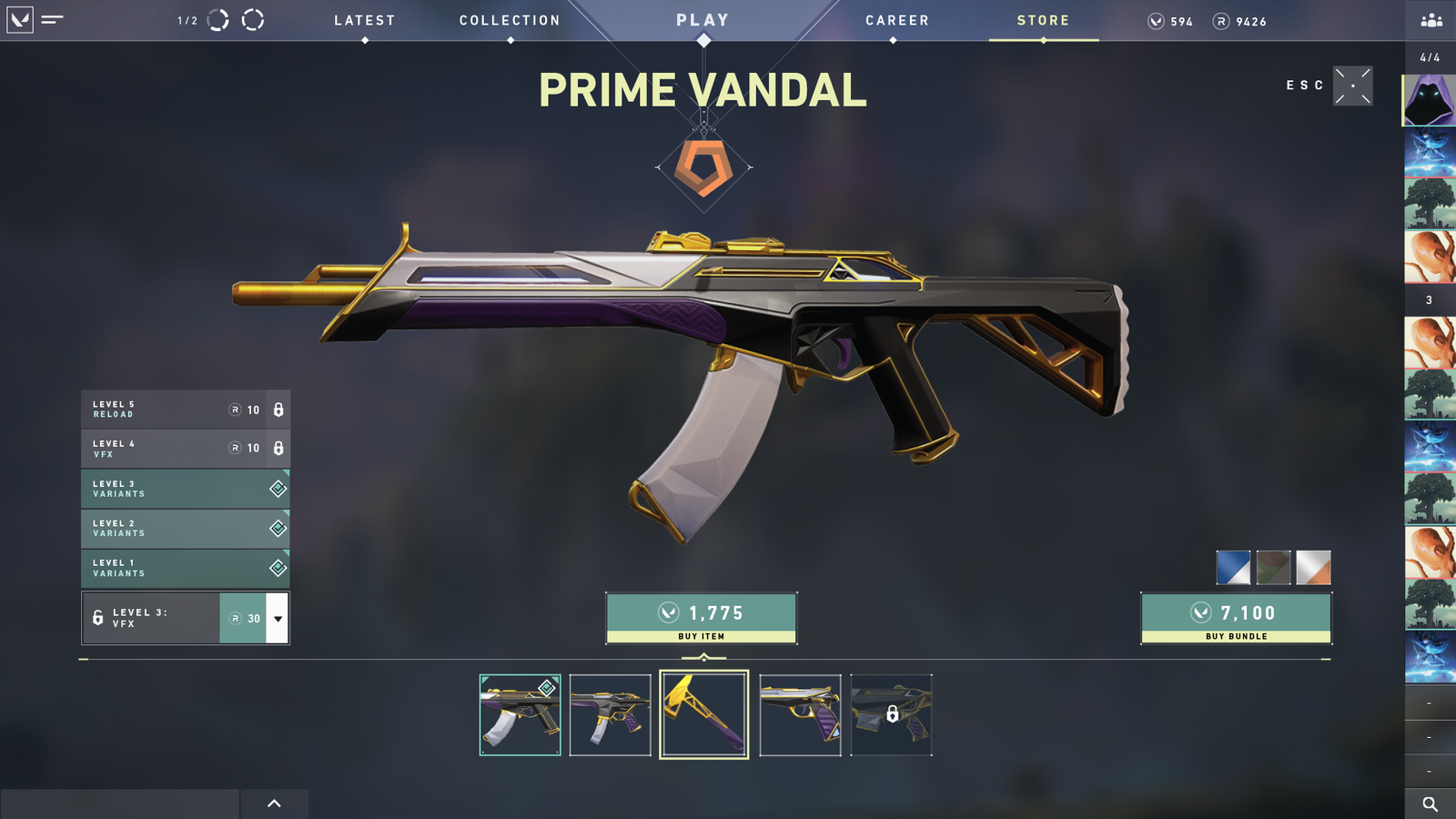
Task: Select Level 4 VFX upgrade
Action: point(186,449)
